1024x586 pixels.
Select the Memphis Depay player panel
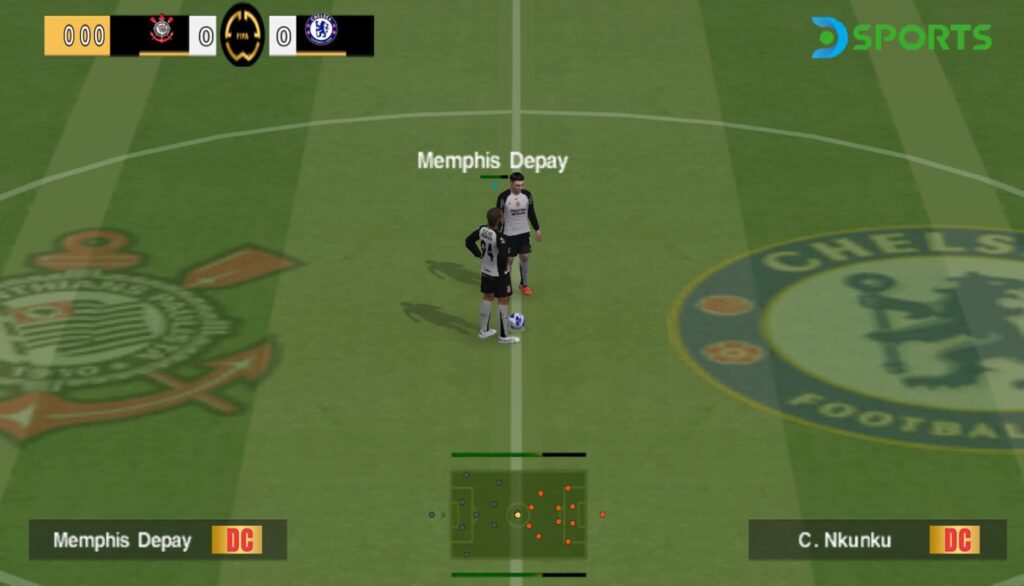pos(157,540)
